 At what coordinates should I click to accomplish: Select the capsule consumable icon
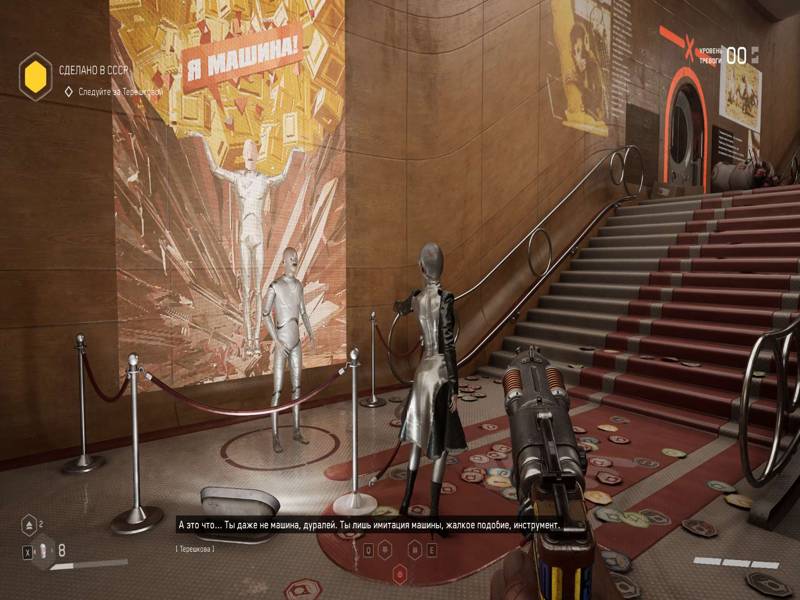pyautogui.click(x=43, y=549)
